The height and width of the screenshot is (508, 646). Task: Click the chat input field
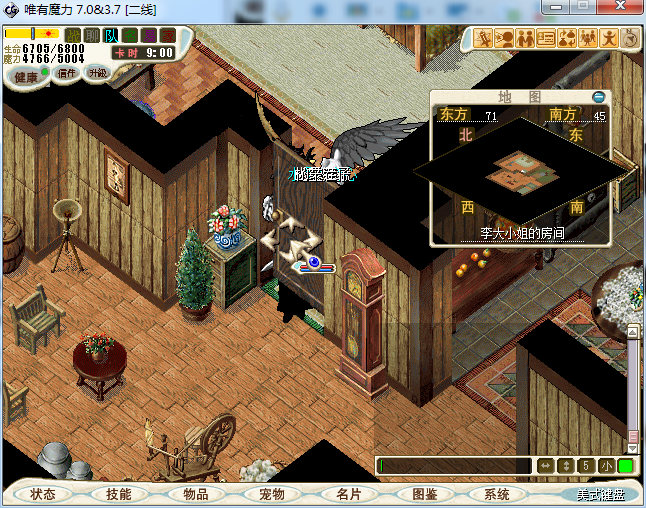(x=455, y=466)
